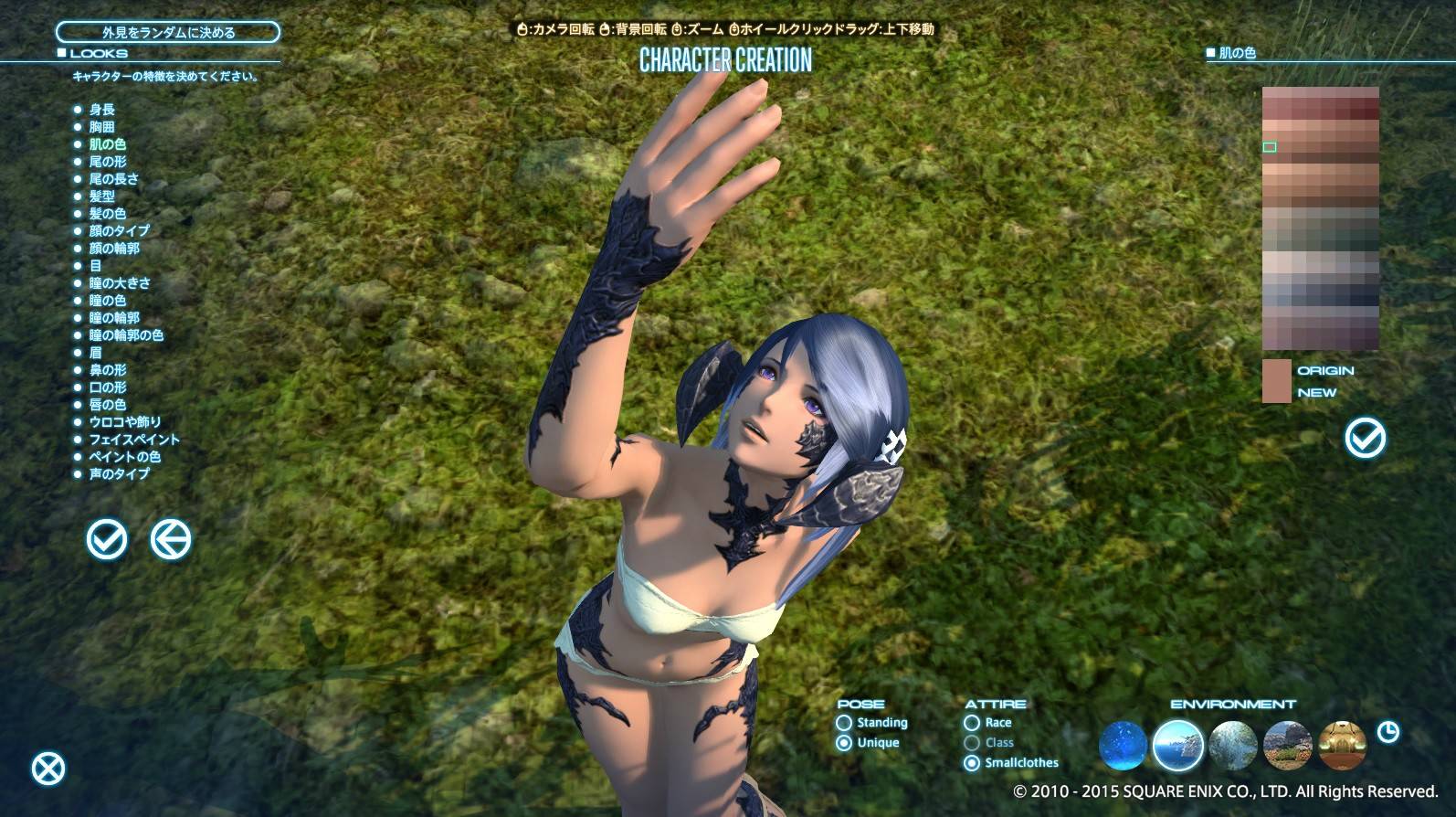Click the 外見をランダムに決める randomize button

coord(167,30)
